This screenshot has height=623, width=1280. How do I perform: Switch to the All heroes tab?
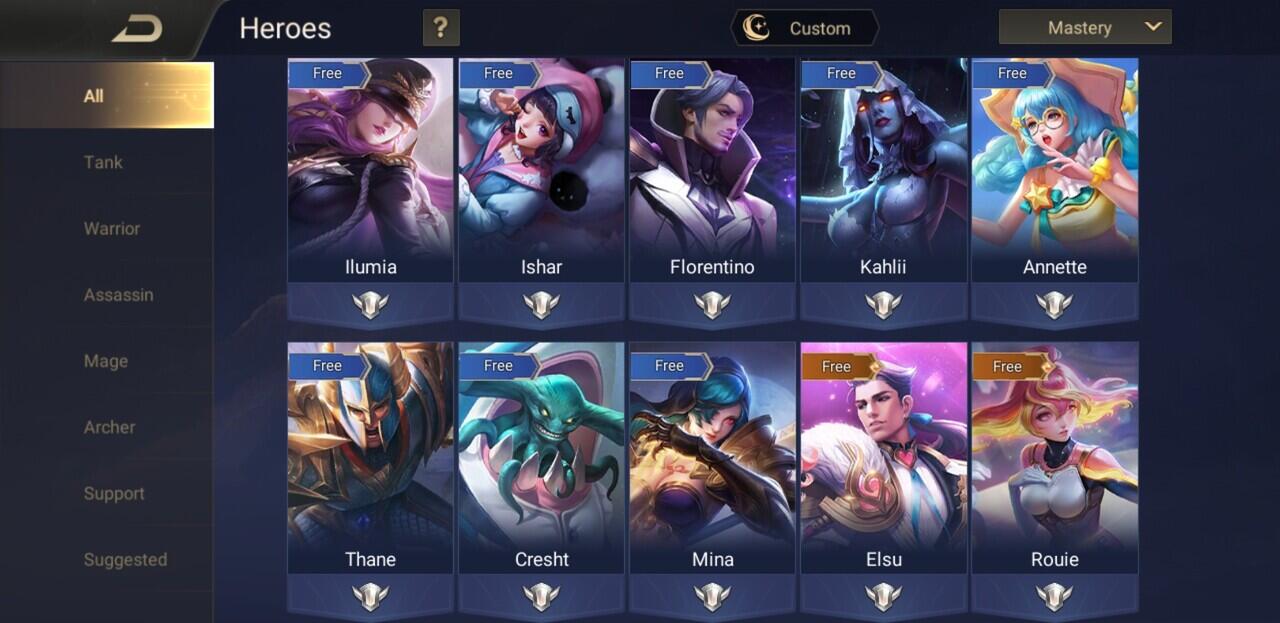106,96
